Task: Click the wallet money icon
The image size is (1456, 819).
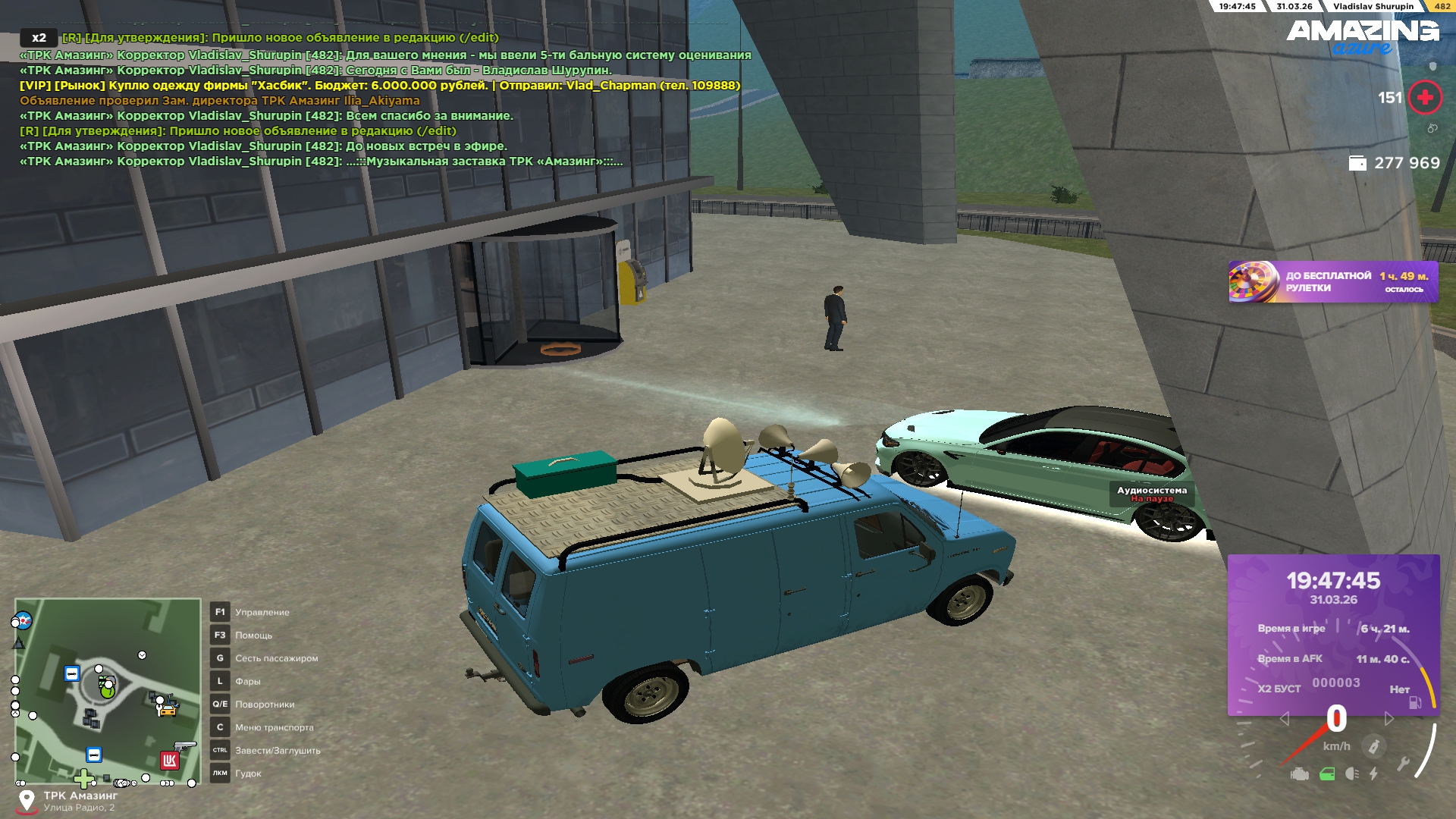Action: [1357, 163]
